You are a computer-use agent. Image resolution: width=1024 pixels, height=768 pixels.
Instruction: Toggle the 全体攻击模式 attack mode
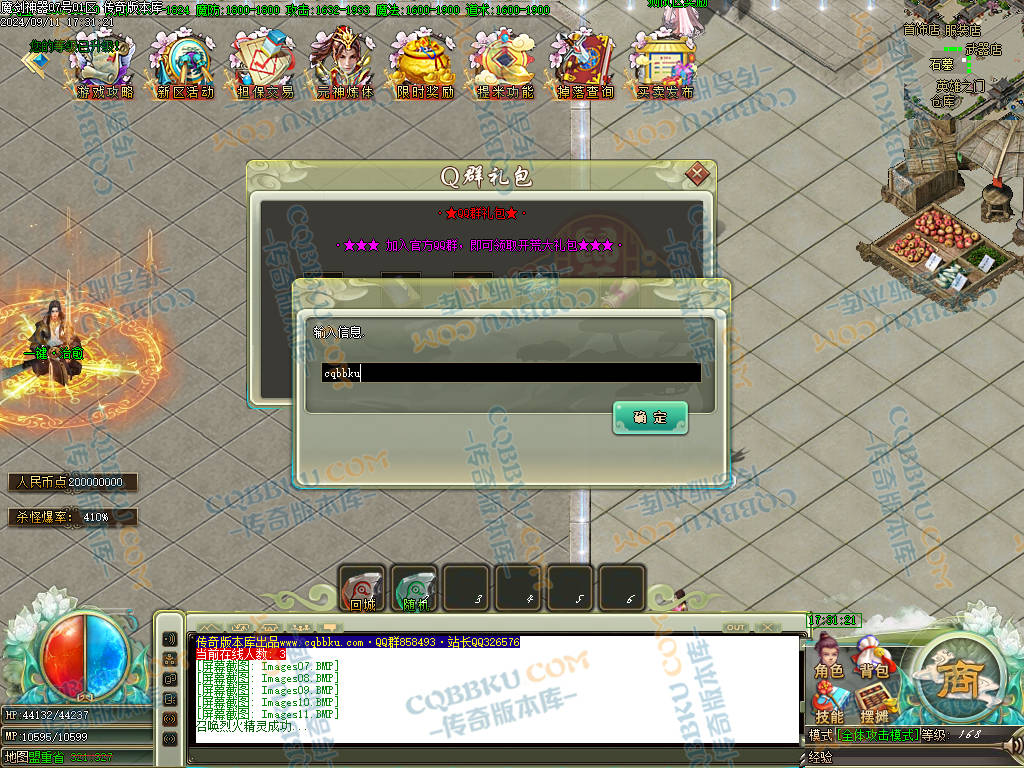879,735
